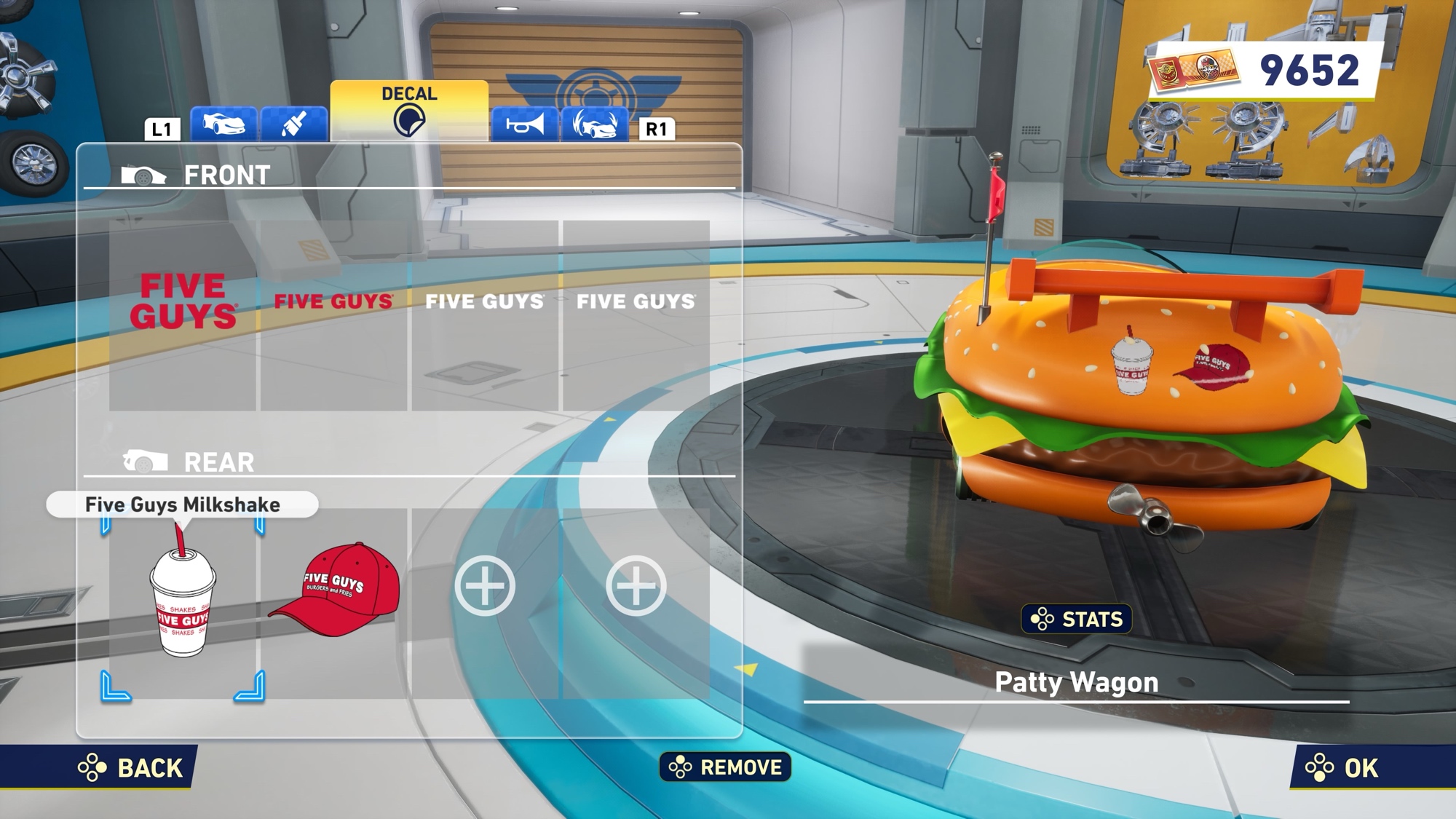Open the paint brush tab
The width and height of the screenshot is (1456, 819).
point(293,124)
